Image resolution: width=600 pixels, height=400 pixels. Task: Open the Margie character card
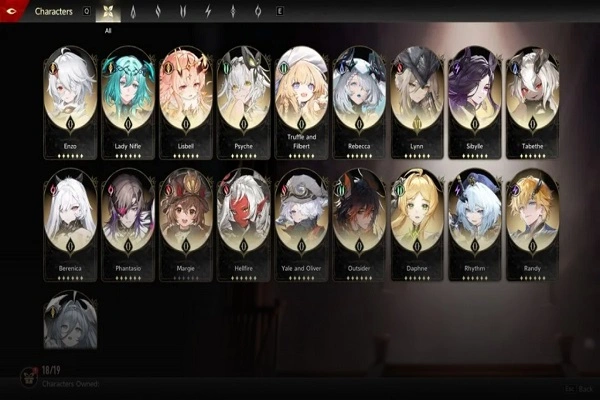point(186,222)
